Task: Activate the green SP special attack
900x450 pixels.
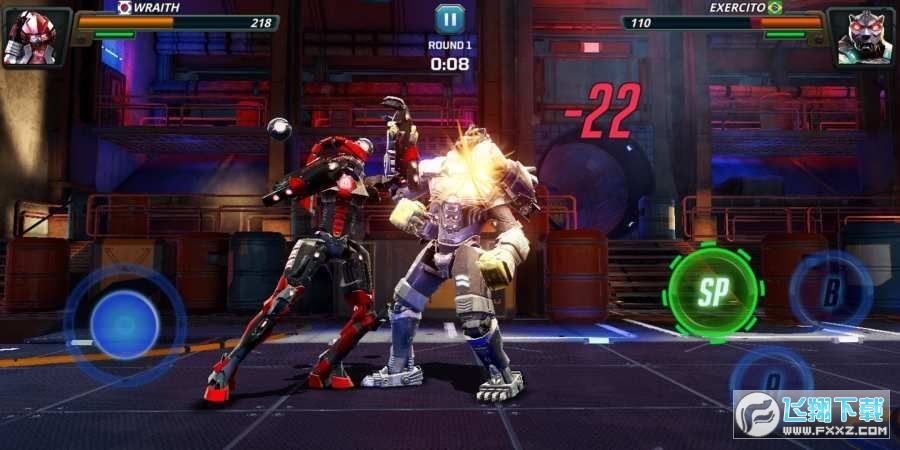Action: click(x=713, y=292)
